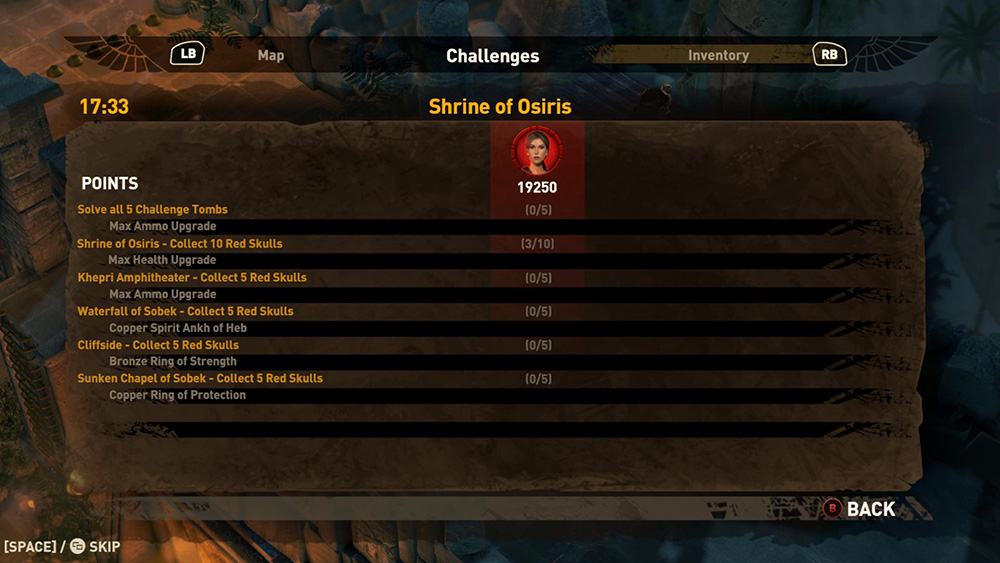This screenshot has height=563, width=1000.
Task: Click Lara's character portrait
Action: pos(537,151)
